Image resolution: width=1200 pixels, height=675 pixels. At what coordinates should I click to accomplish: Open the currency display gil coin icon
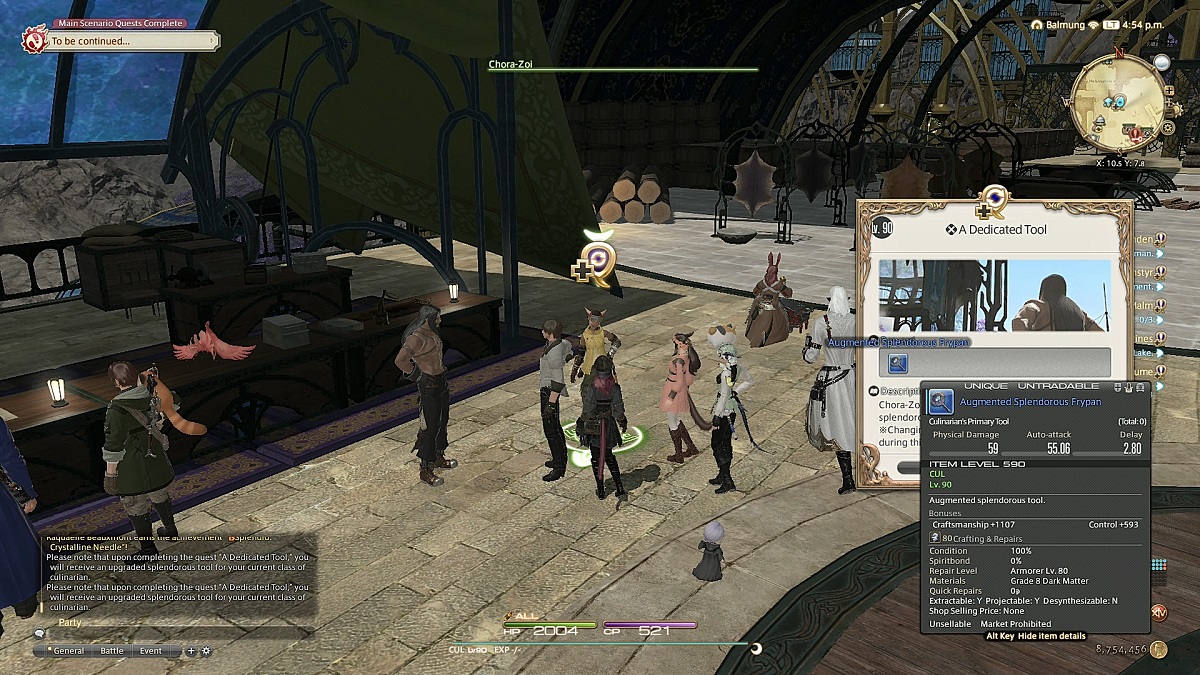point(1158,649)
